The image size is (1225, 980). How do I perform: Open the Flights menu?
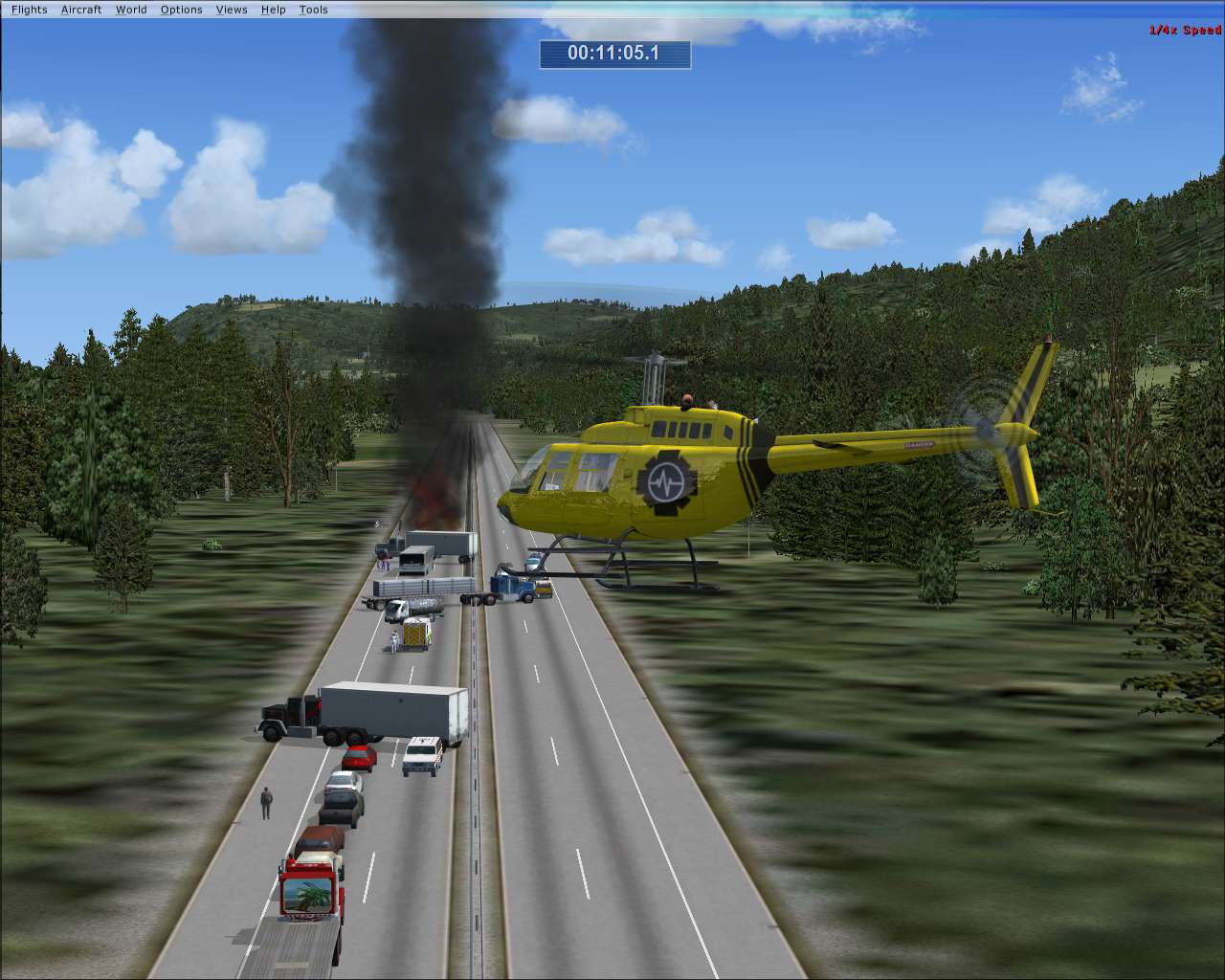coord(28,10)
